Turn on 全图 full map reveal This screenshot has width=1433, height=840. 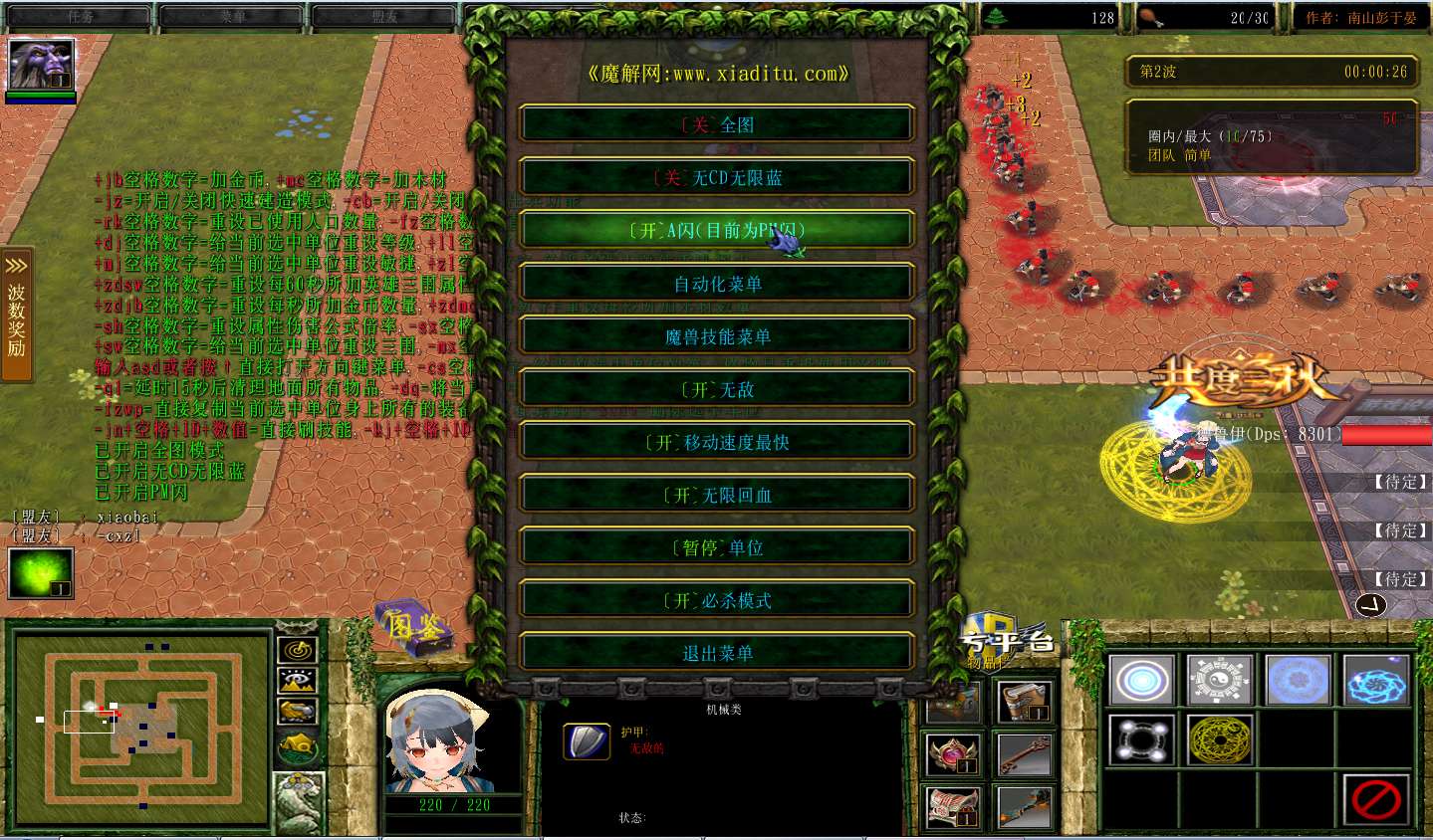point(716,123)
